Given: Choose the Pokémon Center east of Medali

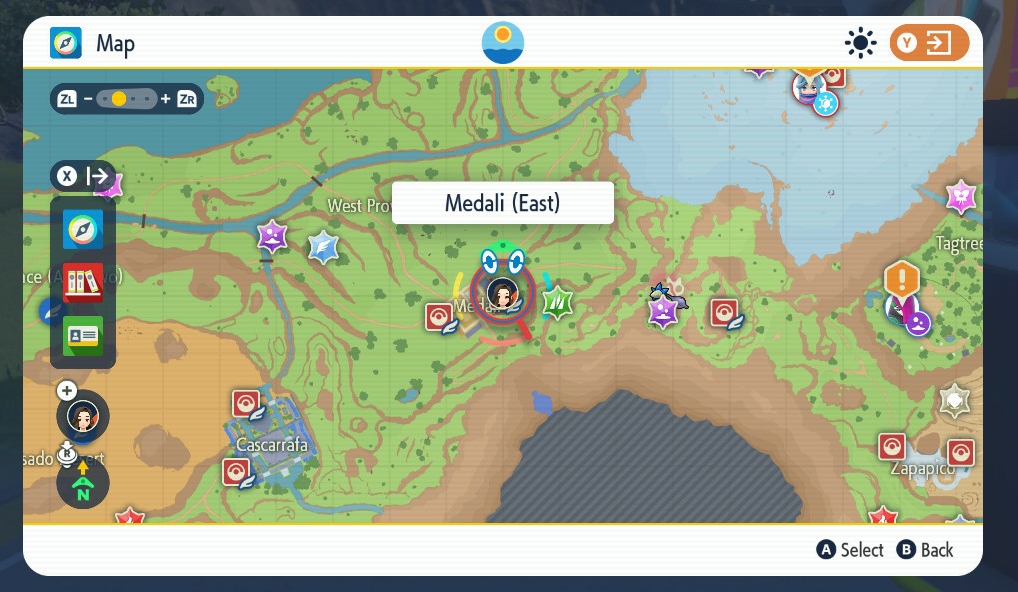Looking at the screenshot, I should coord(724,313).
